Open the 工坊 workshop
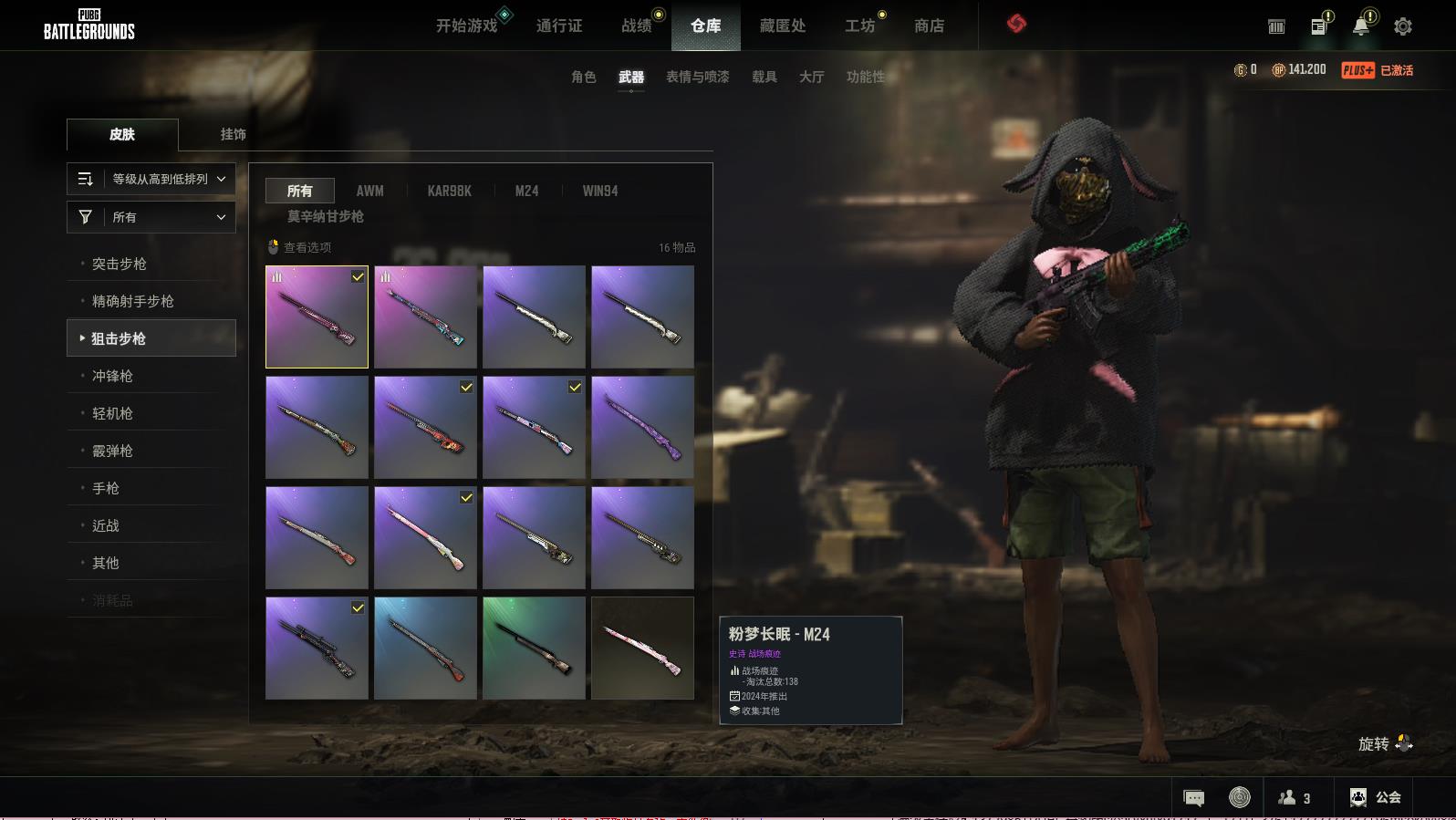 tap(859, 26)
